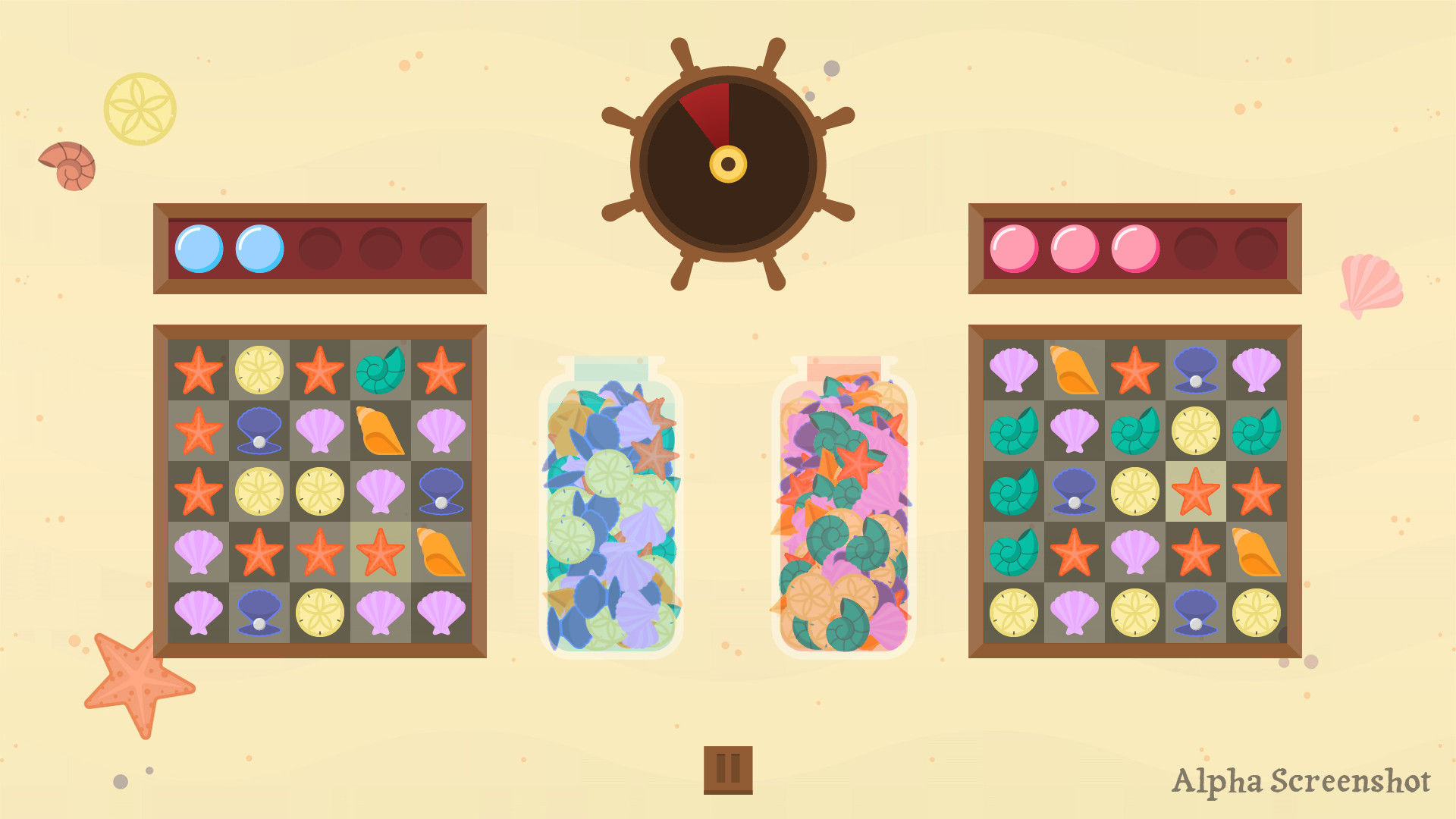Click the pink scallop shell in the left board's bottom row

coord(199,611)
